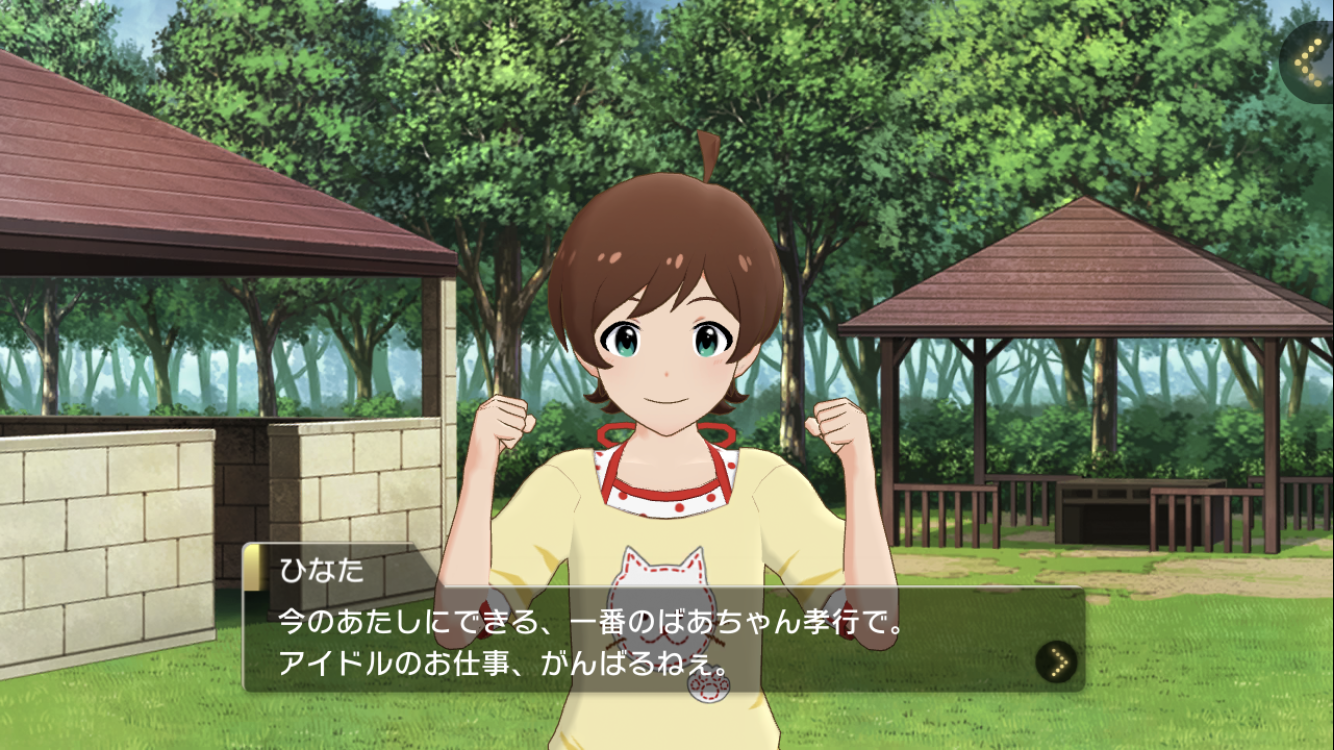Advance dialogue with the yellow arrow button
1334x750 pixels.
point(1056,661)
